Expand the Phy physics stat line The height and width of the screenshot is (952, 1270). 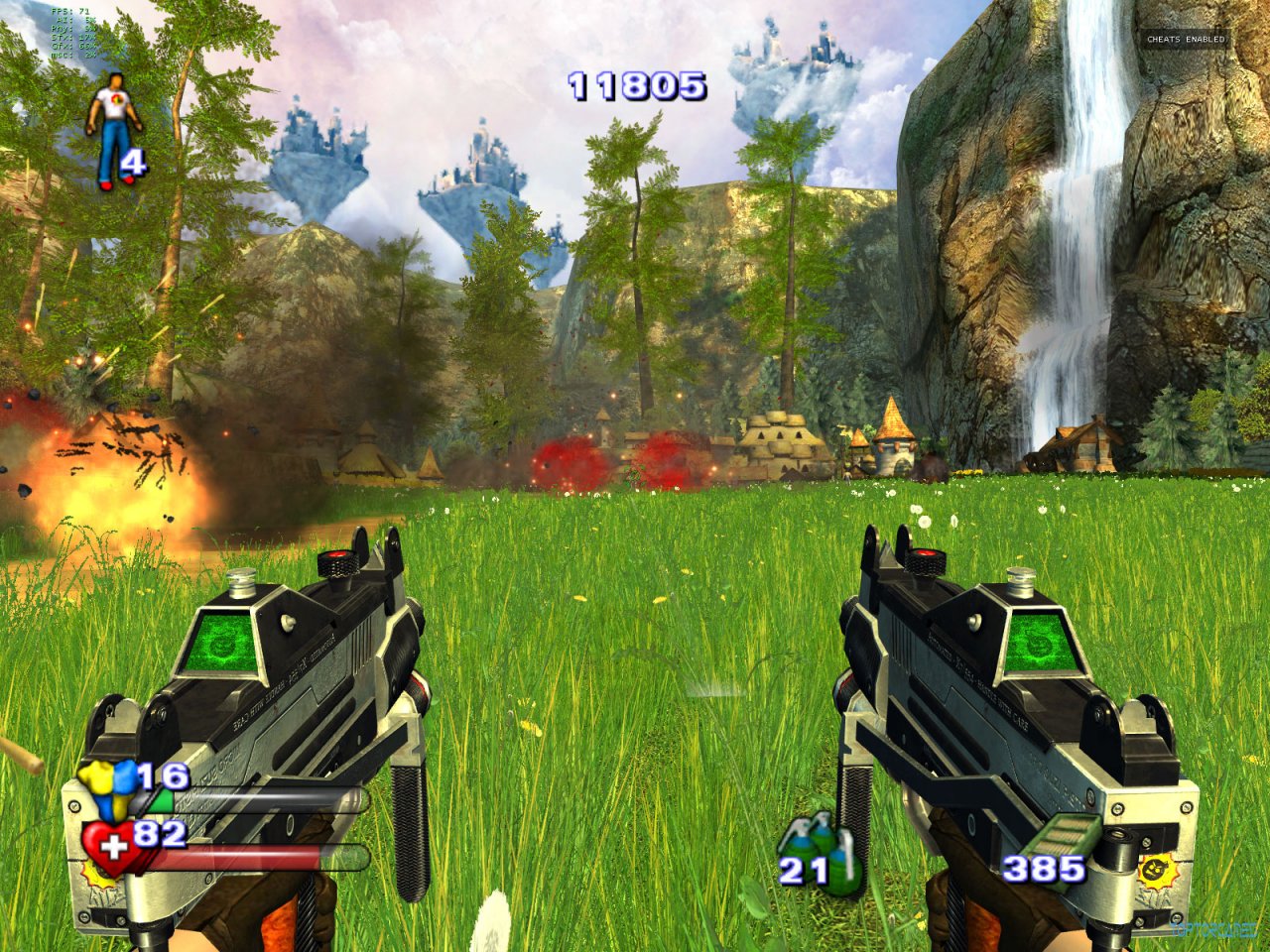[x=71, y=30]
